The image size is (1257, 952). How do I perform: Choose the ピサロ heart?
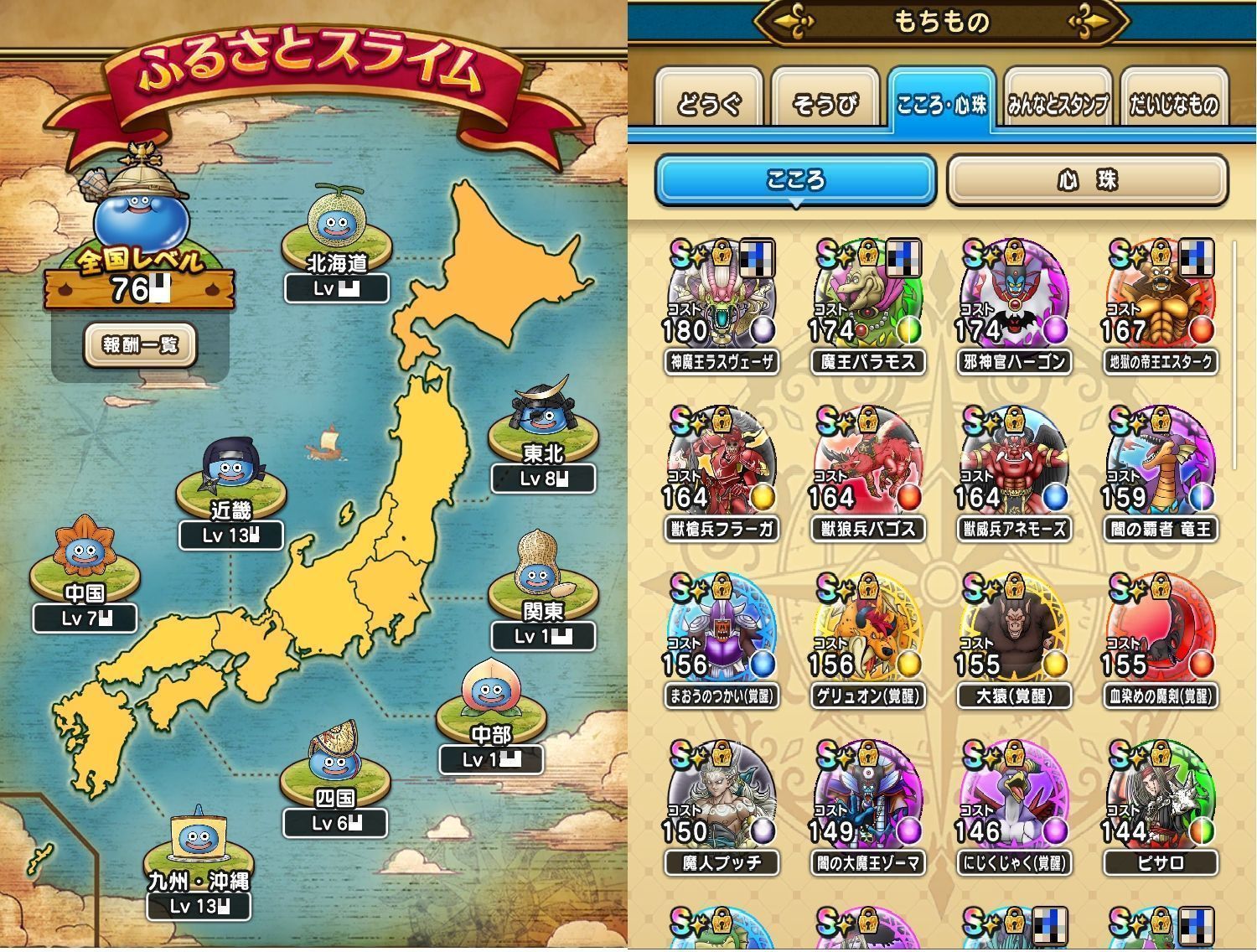pos(1160,796)
